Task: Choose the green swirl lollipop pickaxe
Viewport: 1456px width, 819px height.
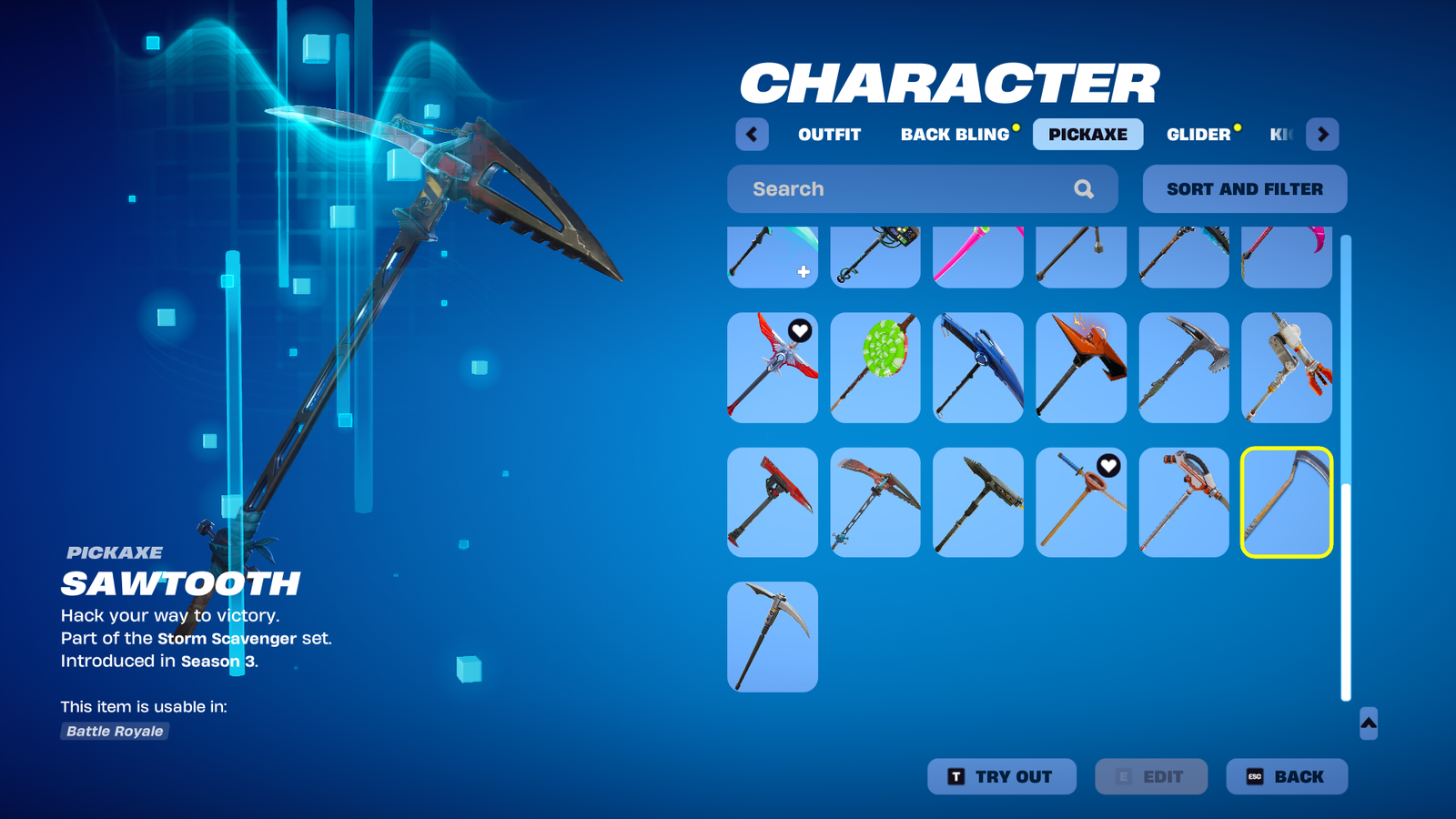Action: (x=875, y=368)
